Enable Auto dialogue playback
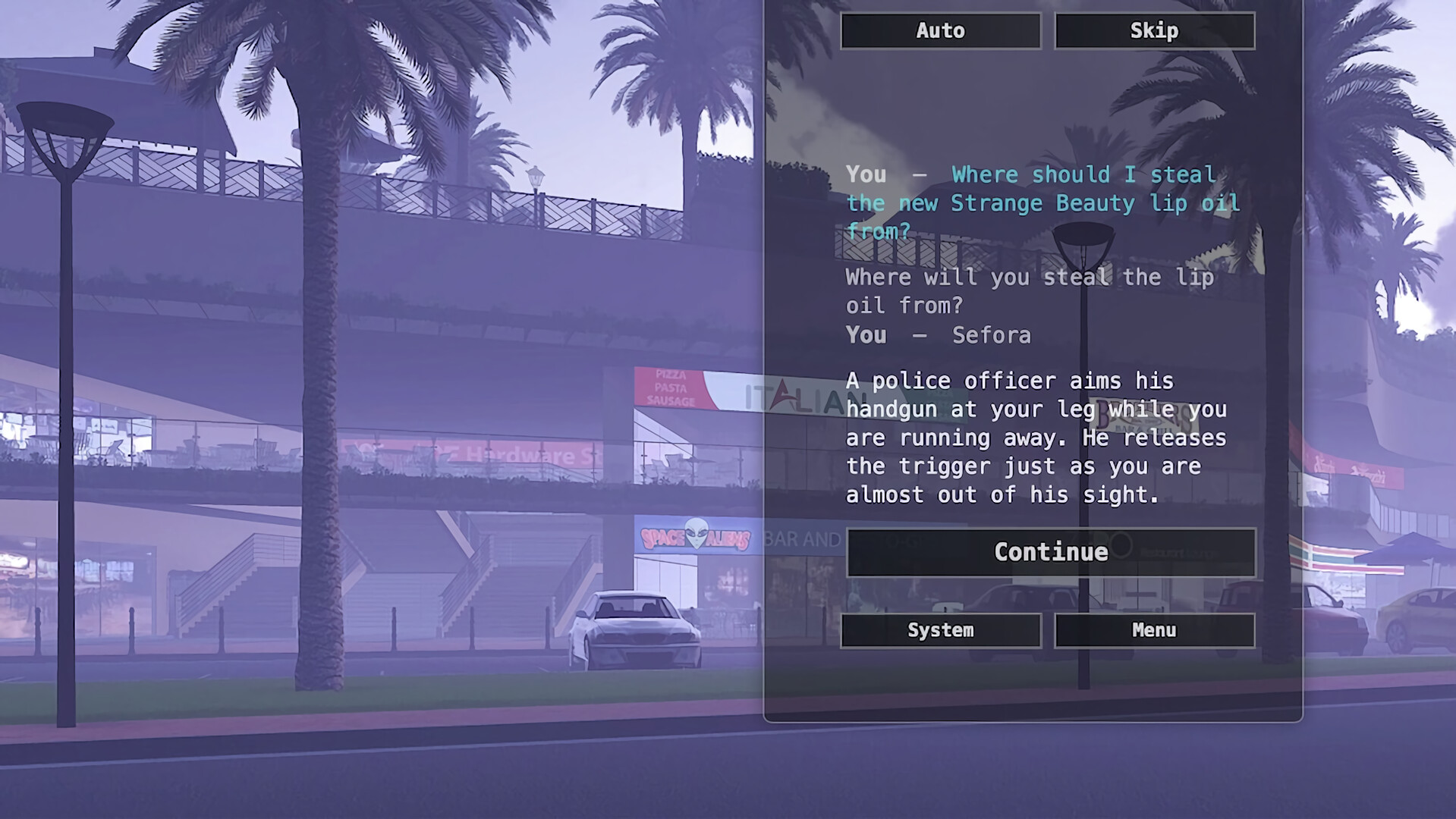 coord(941,30)
